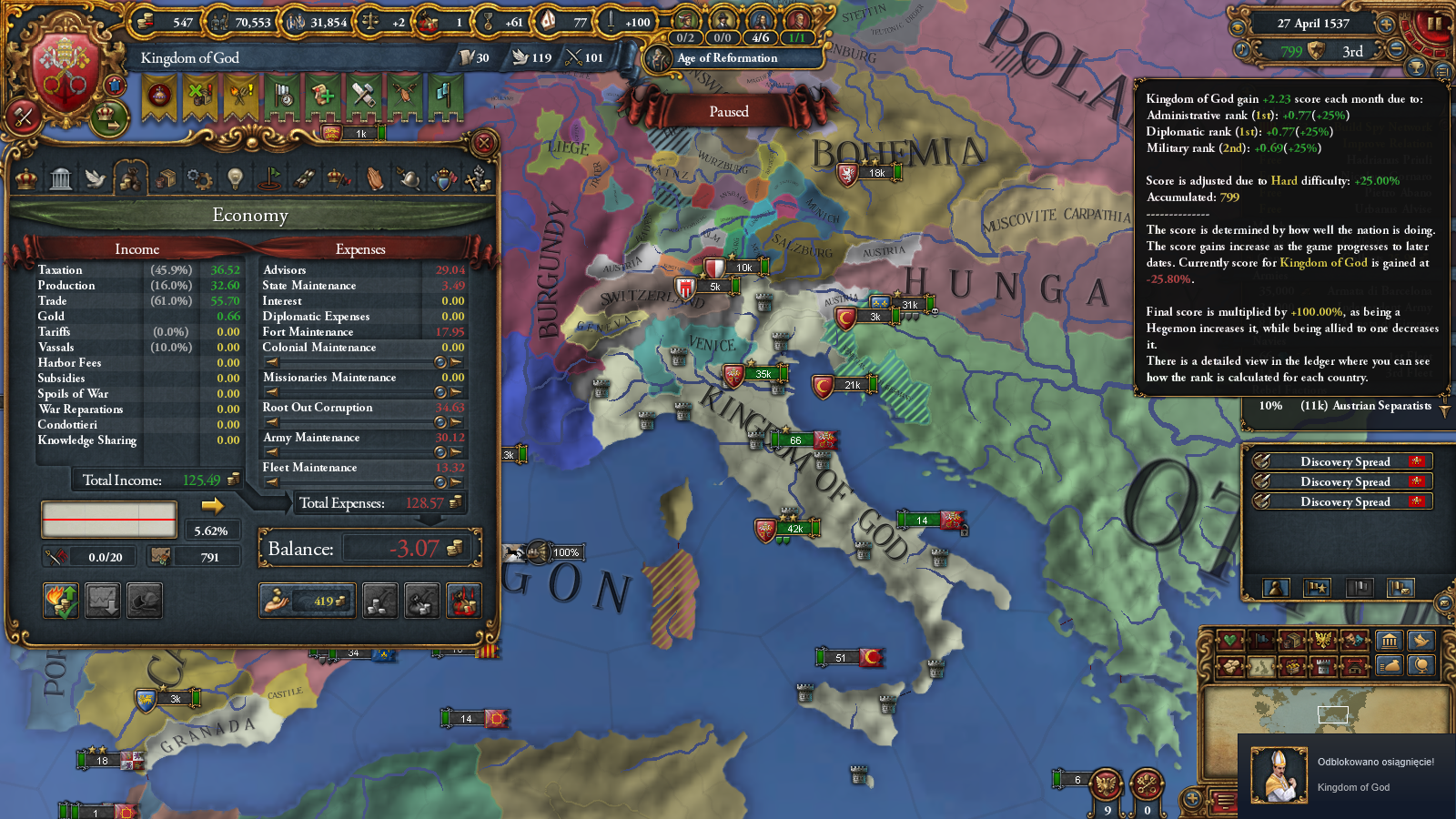Click the Steam achievement popup Kingdom of God
Image resolution: width=1456 pixels, height=819 pixels.
(x=1346, y=775)
